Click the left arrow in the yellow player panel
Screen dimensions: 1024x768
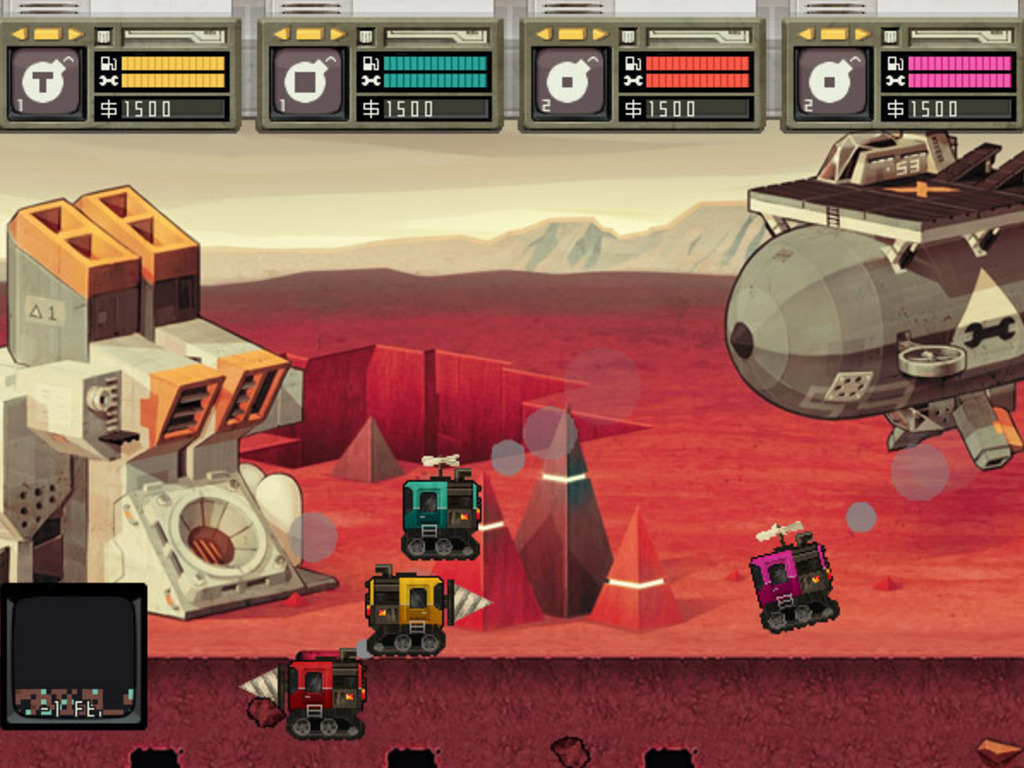tap(20, 34)
